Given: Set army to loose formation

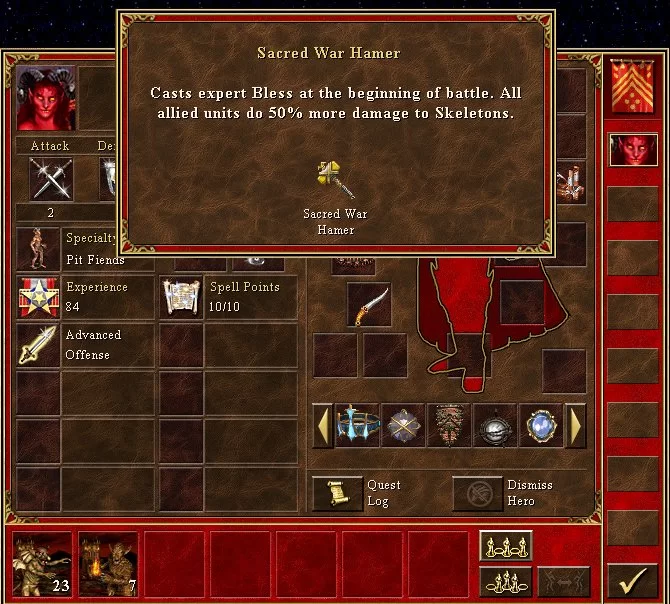Looking at the screenshot, I should click(506, 545).
